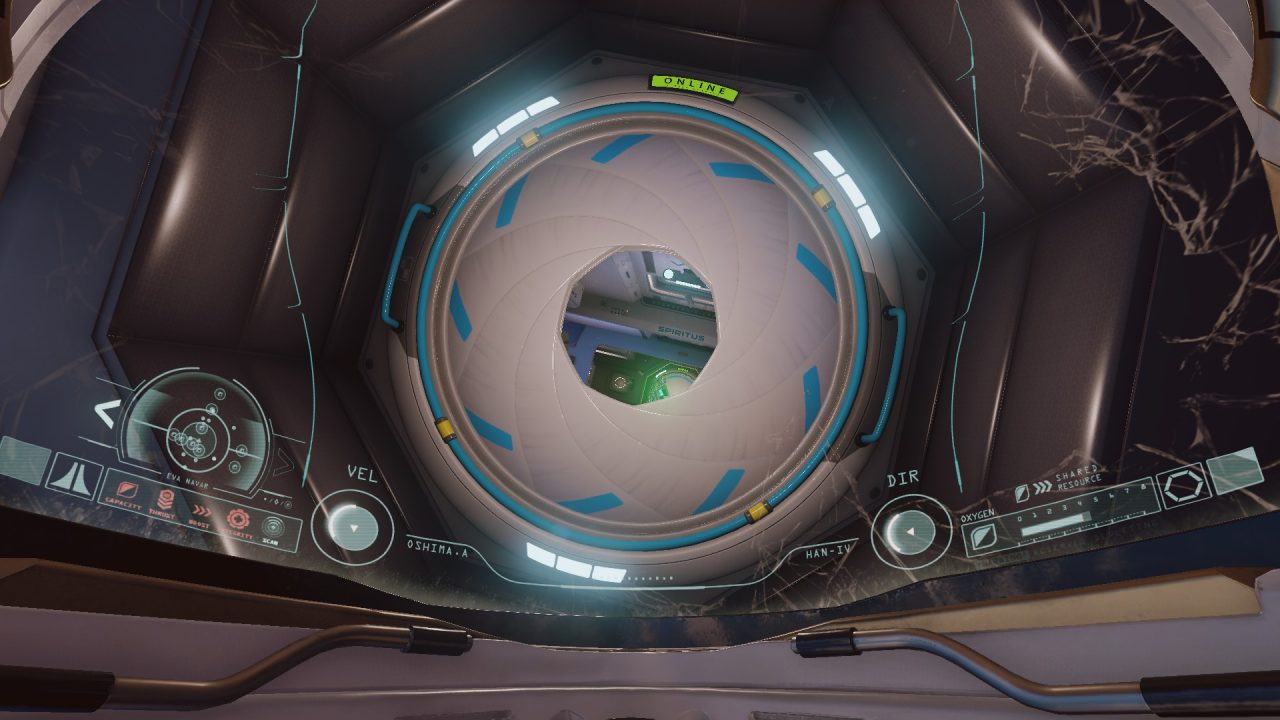
Task: Expand the right chevron beside EVA NAVAR radar
Action: tap(281, 464)
